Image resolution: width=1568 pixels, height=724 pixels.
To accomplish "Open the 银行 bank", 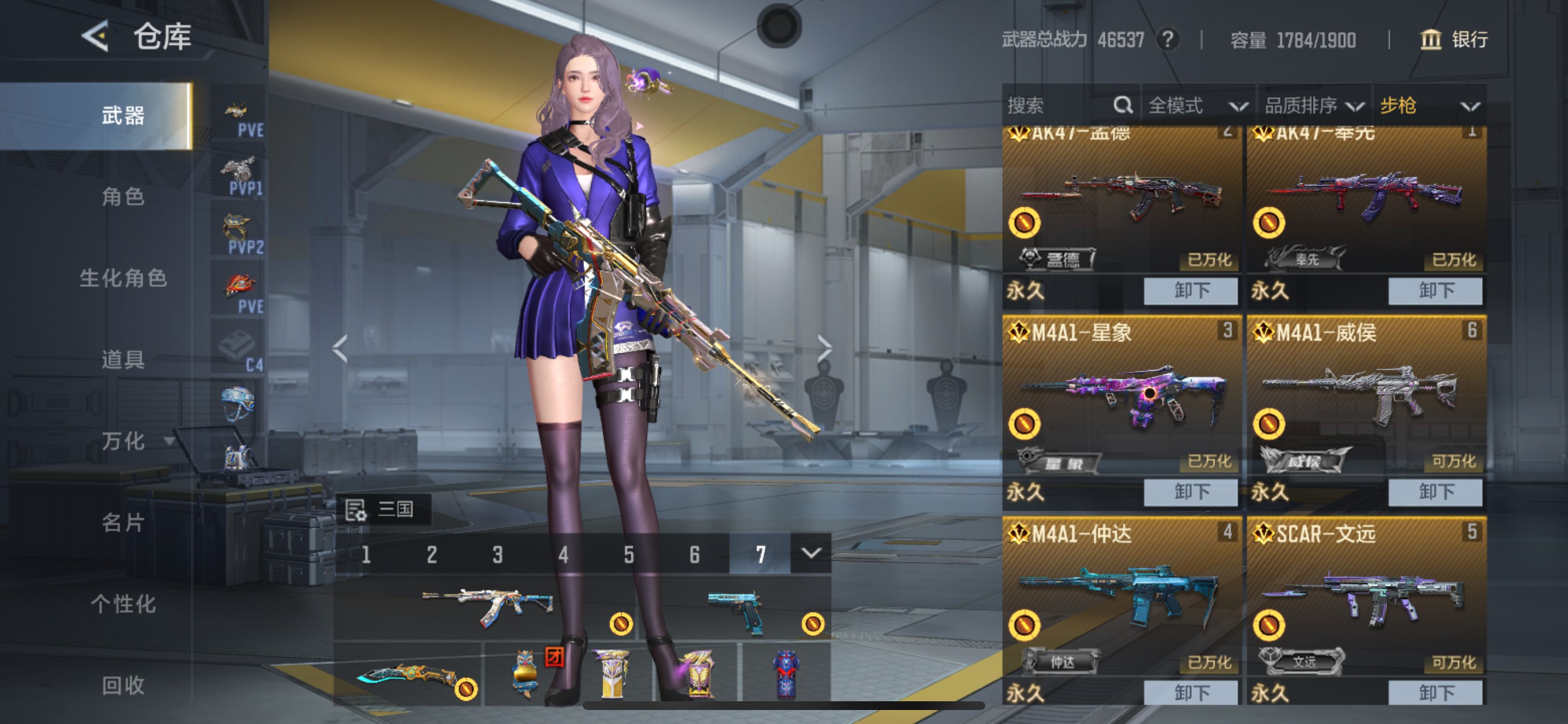I will pos(1454,40).
